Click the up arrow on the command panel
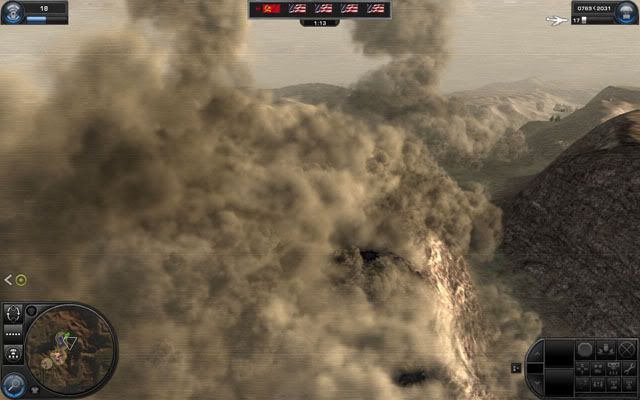This screenshot has height=400, width=640. [x=536, y=355]
